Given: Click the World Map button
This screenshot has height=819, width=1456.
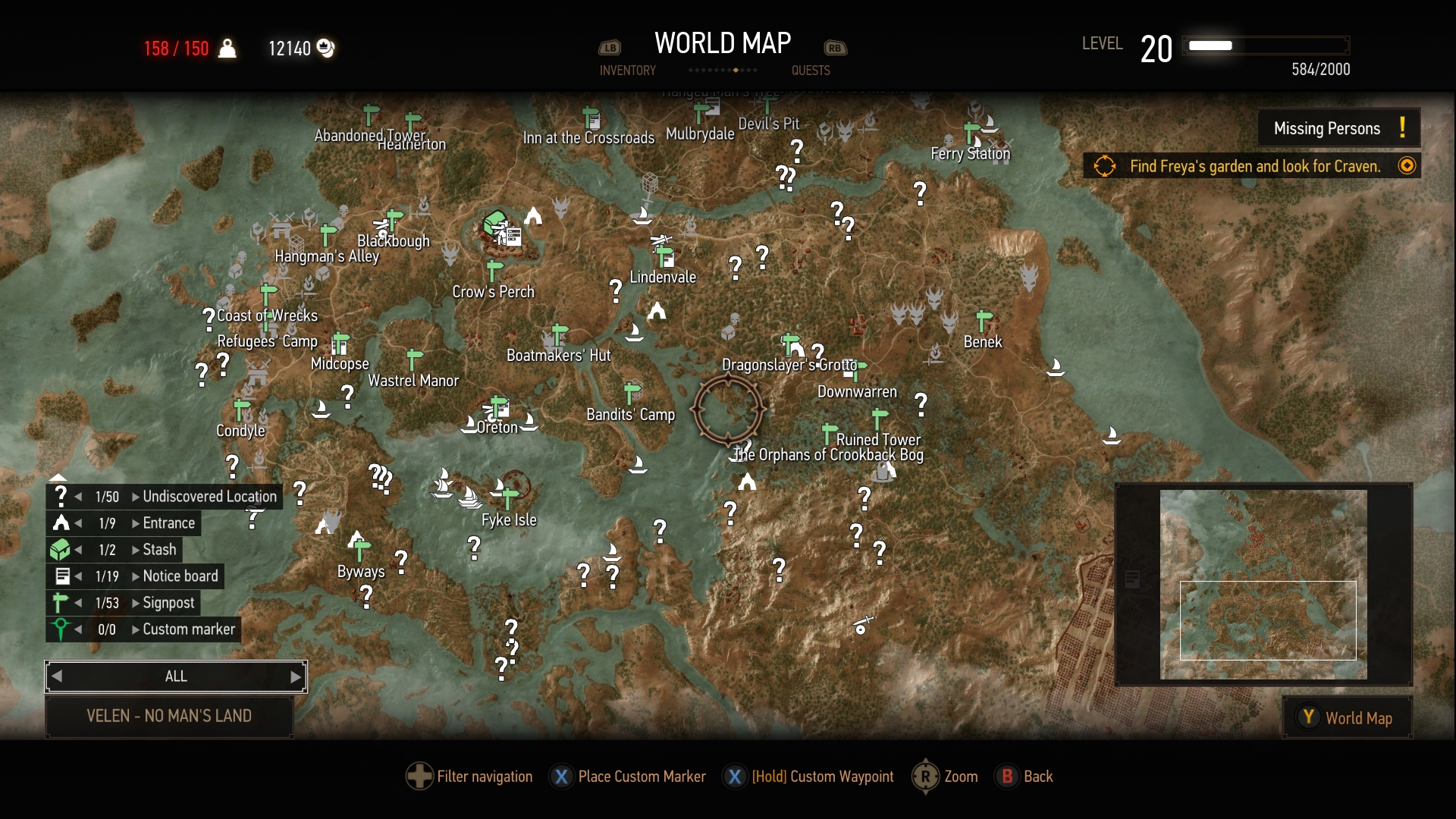Looking at the screenshot, I should 1347,717.
